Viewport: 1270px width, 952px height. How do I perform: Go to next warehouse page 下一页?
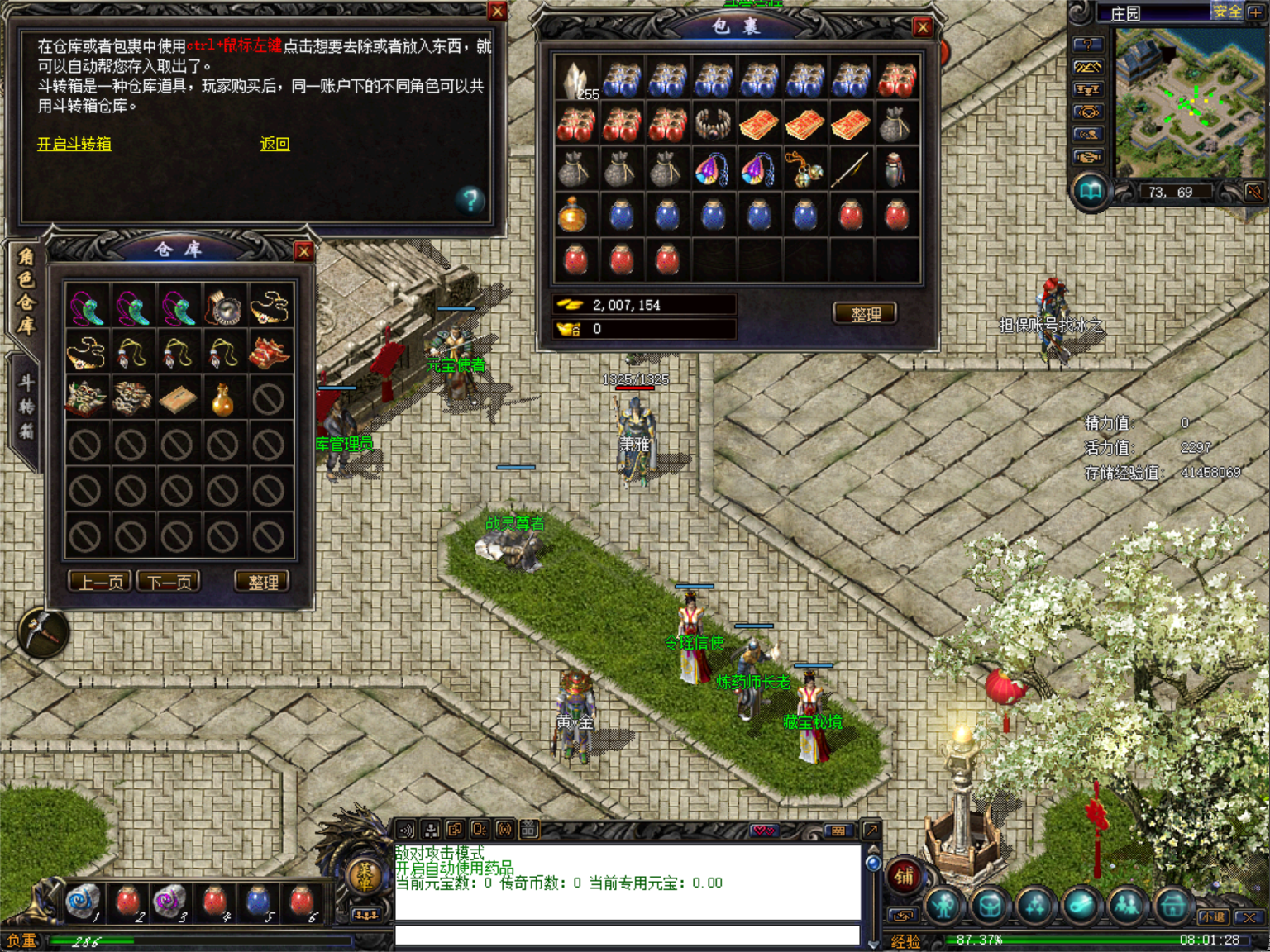[x=169, y=582]
